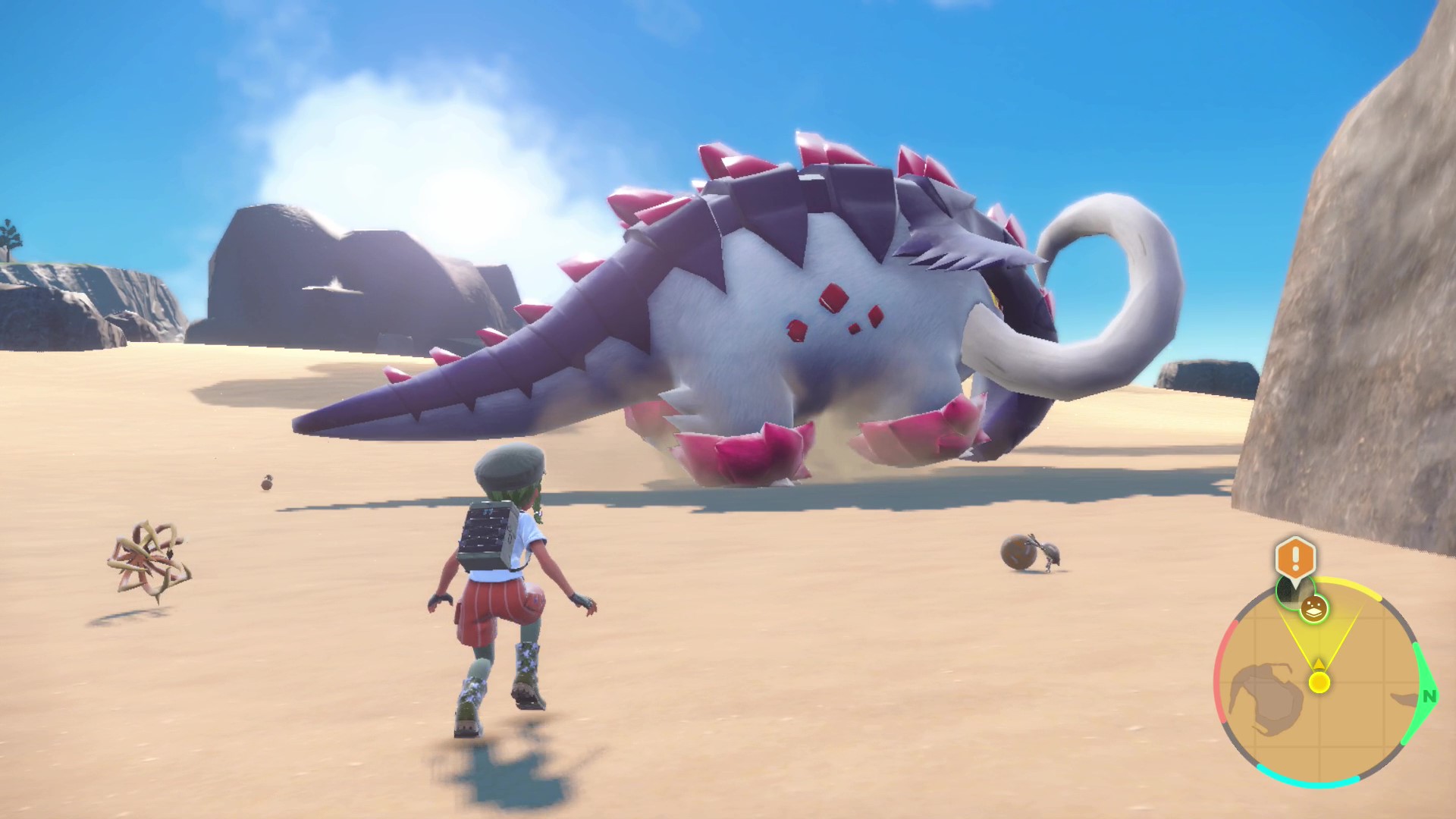
Task: Click the orange exclamation objective marker
Action: point(1295,557)
